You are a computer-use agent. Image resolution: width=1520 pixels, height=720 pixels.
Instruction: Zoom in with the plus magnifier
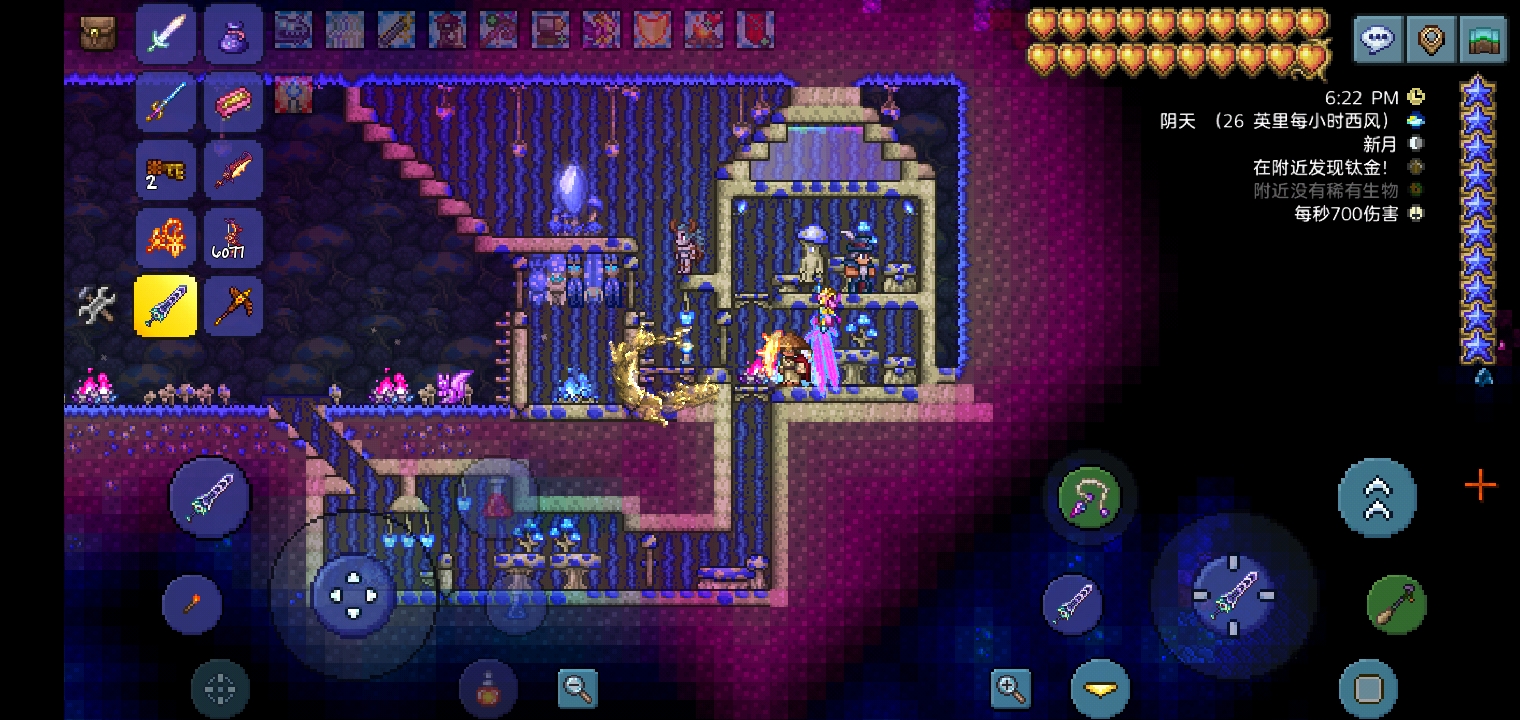[x=1010, y=688]
